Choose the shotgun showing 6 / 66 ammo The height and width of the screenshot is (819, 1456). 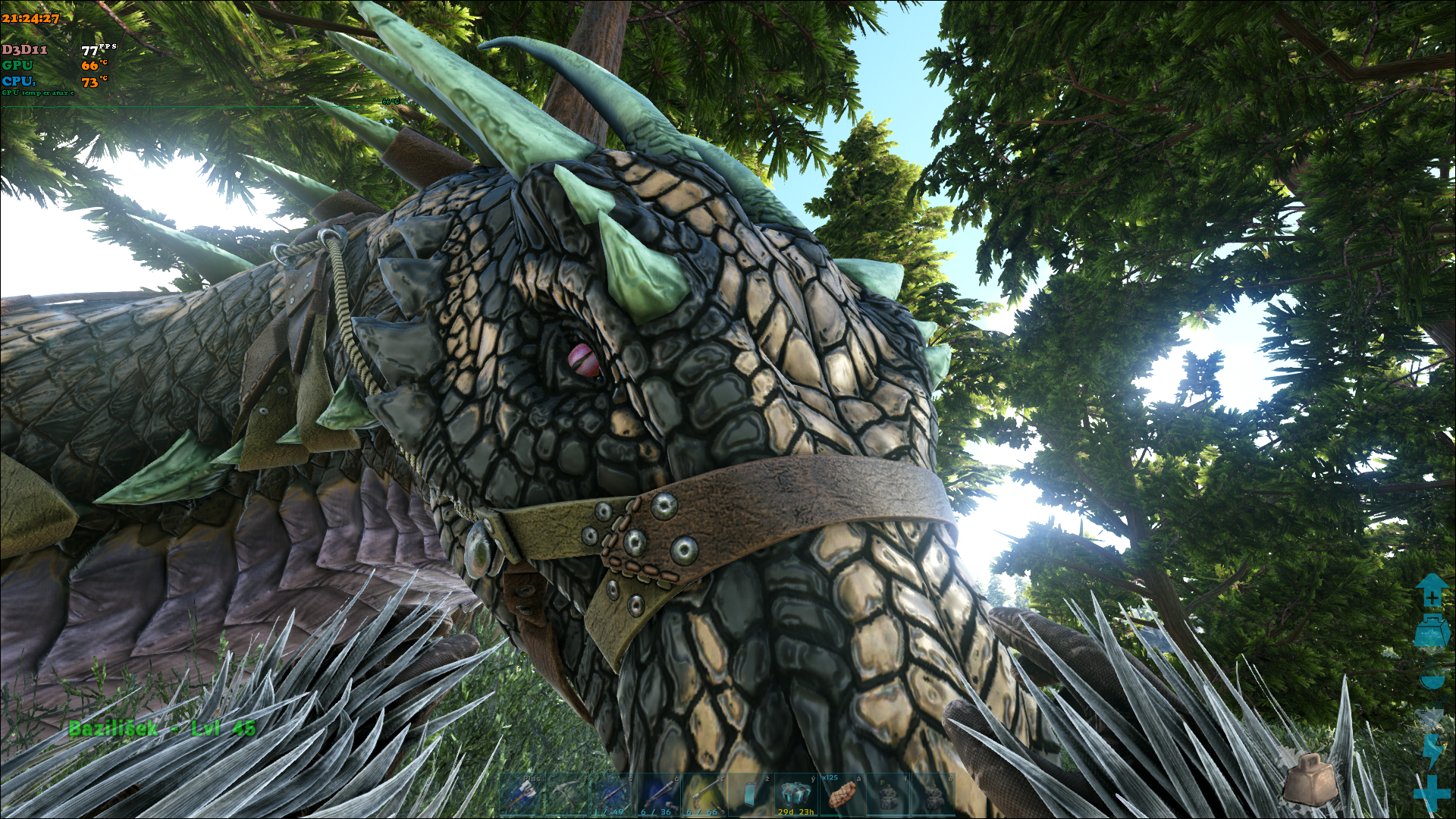coord(704,795)
